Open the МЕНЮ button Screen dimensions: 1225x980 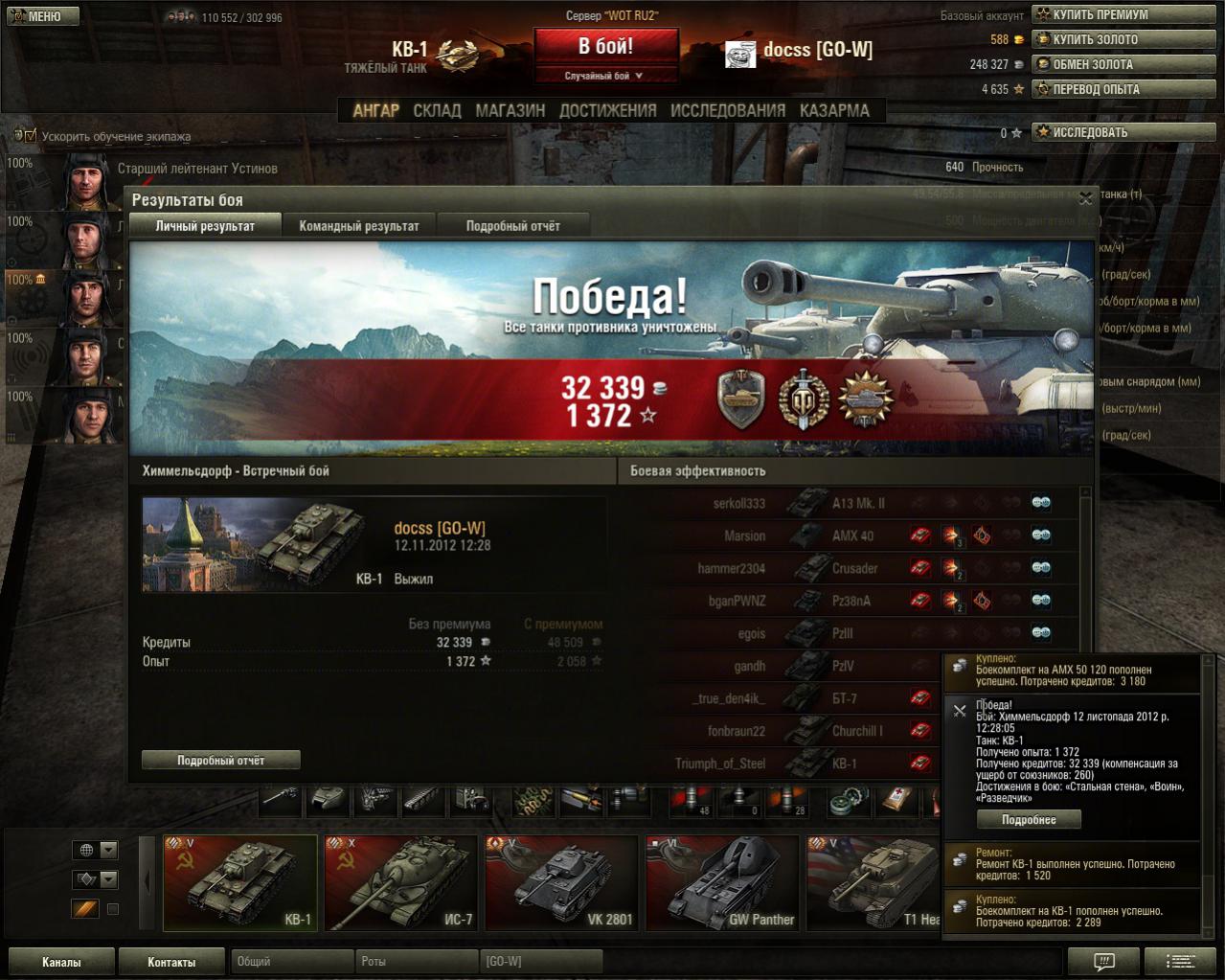tap(43, 15)
